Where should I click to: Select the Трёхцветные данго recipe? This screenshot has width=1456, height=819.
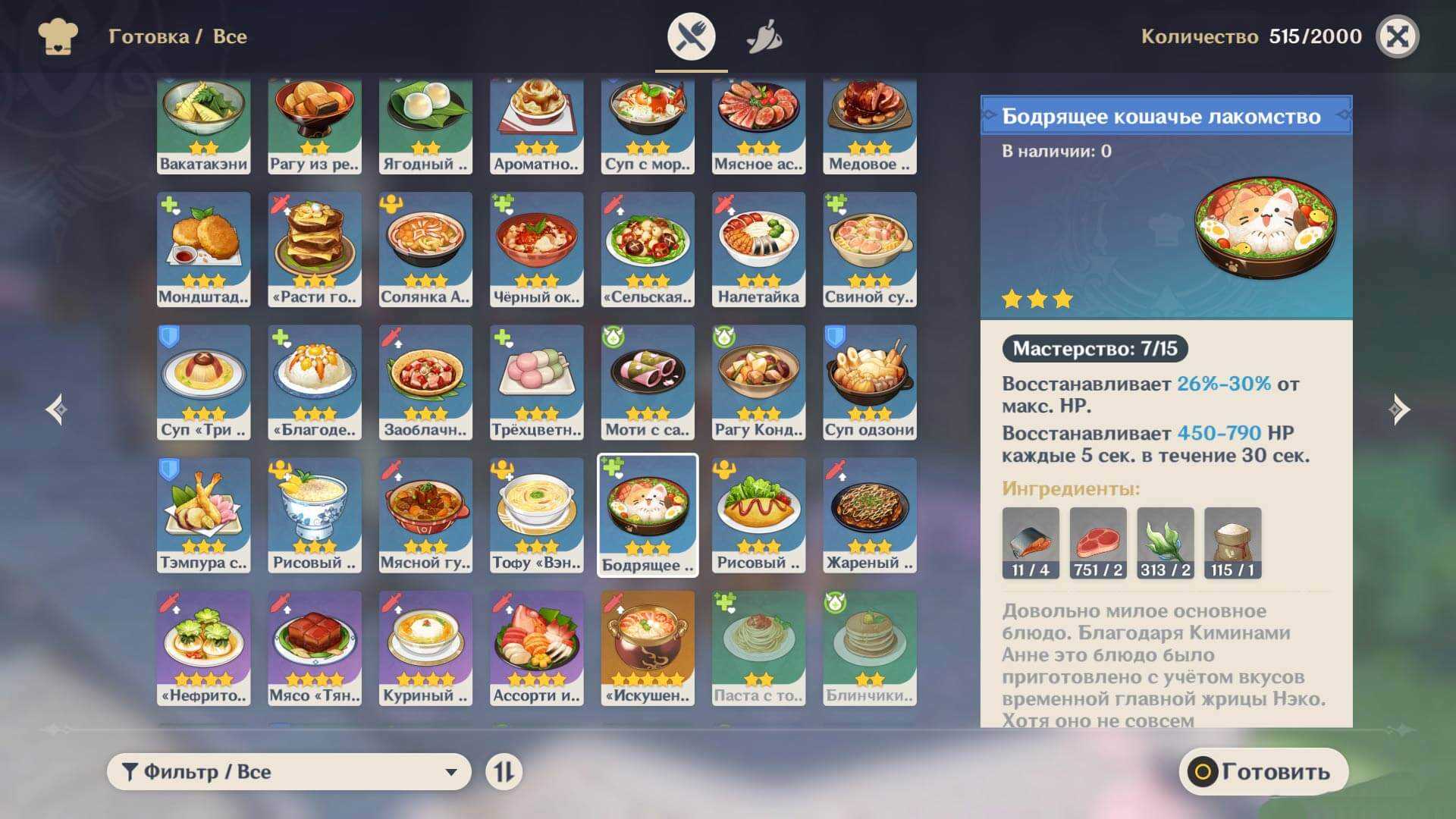click(536, 382)
